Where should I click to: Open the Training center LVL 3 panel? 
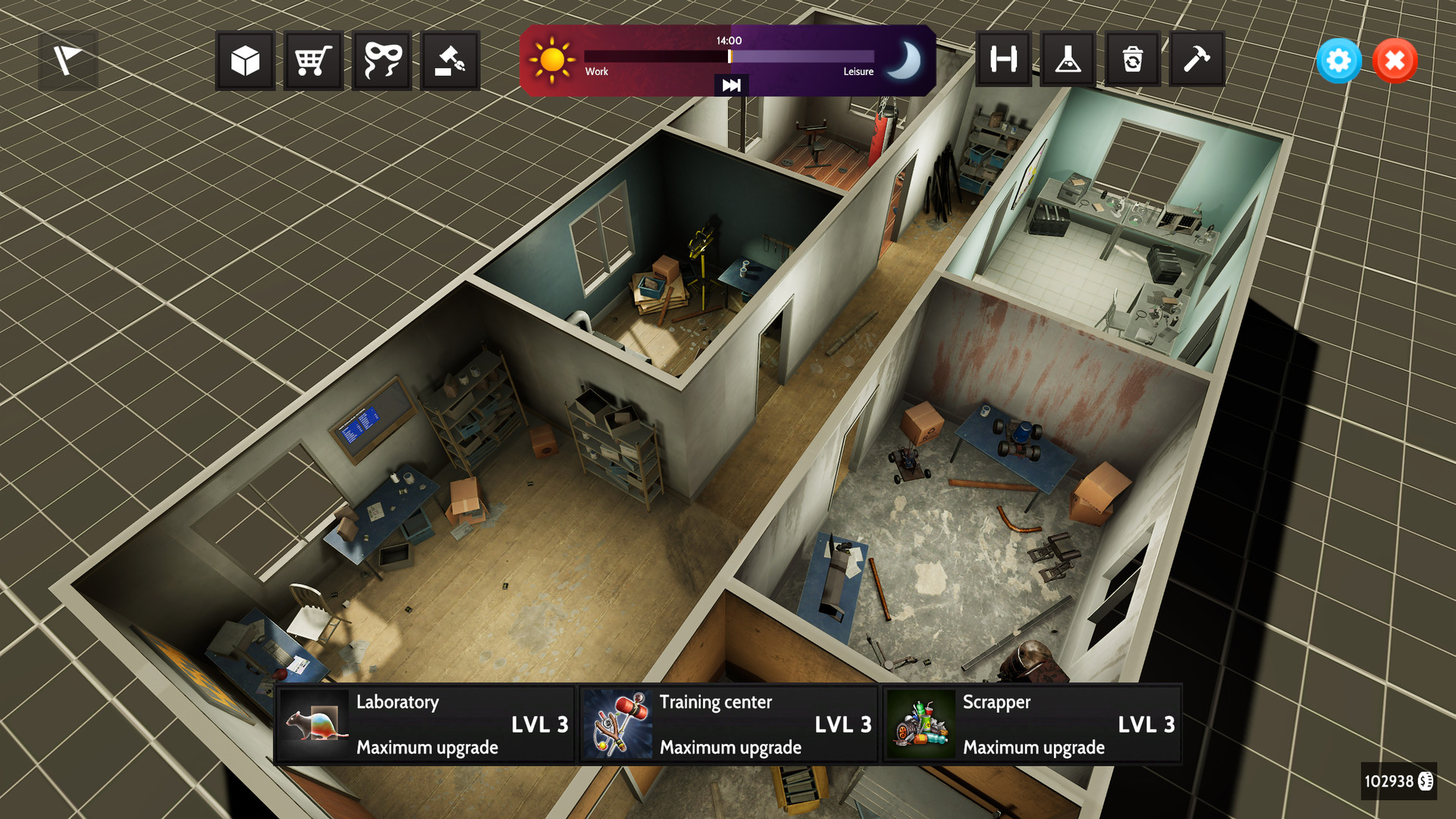point(728,723)
